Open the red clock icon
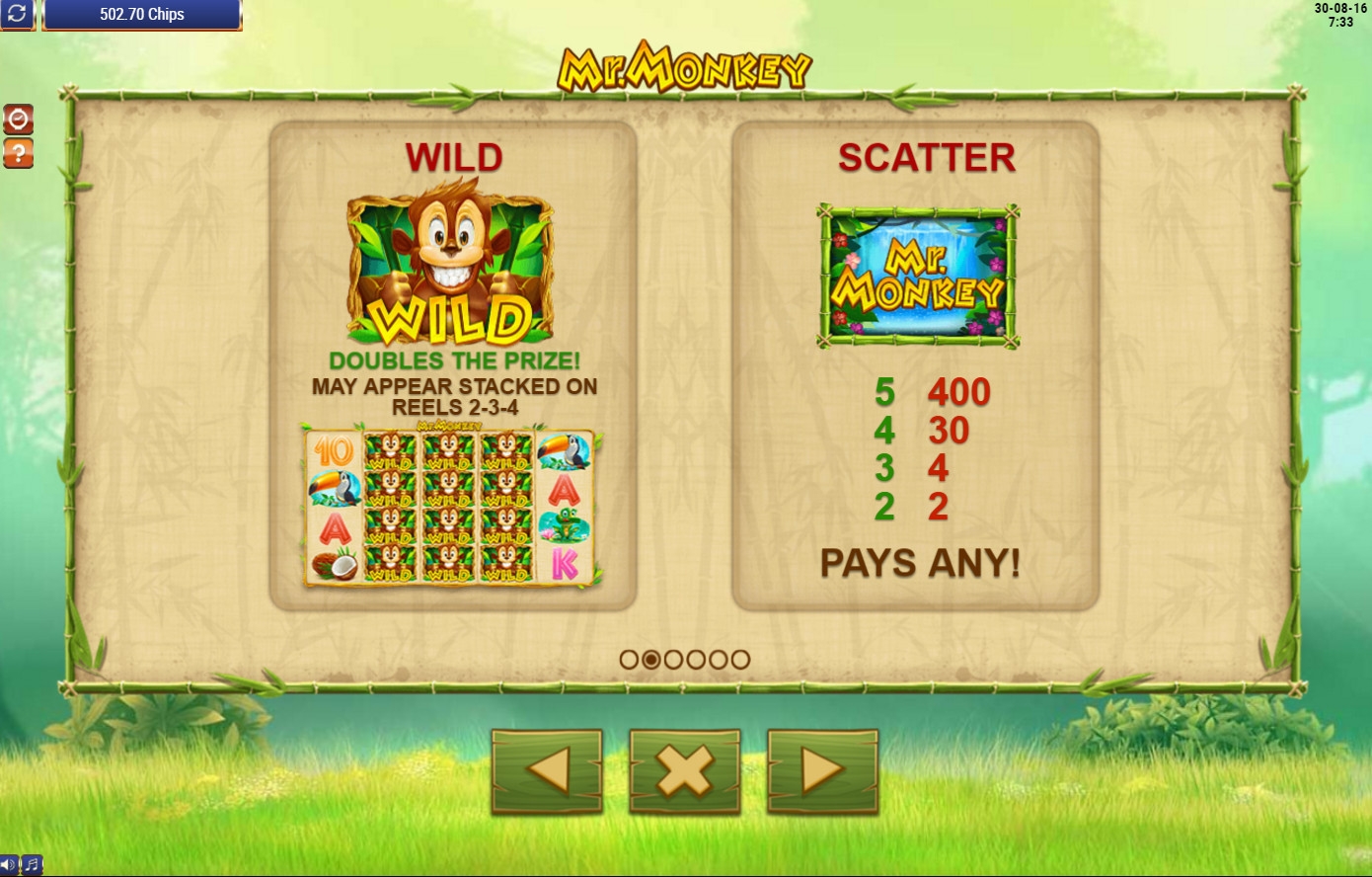 [x=19, y=120]
